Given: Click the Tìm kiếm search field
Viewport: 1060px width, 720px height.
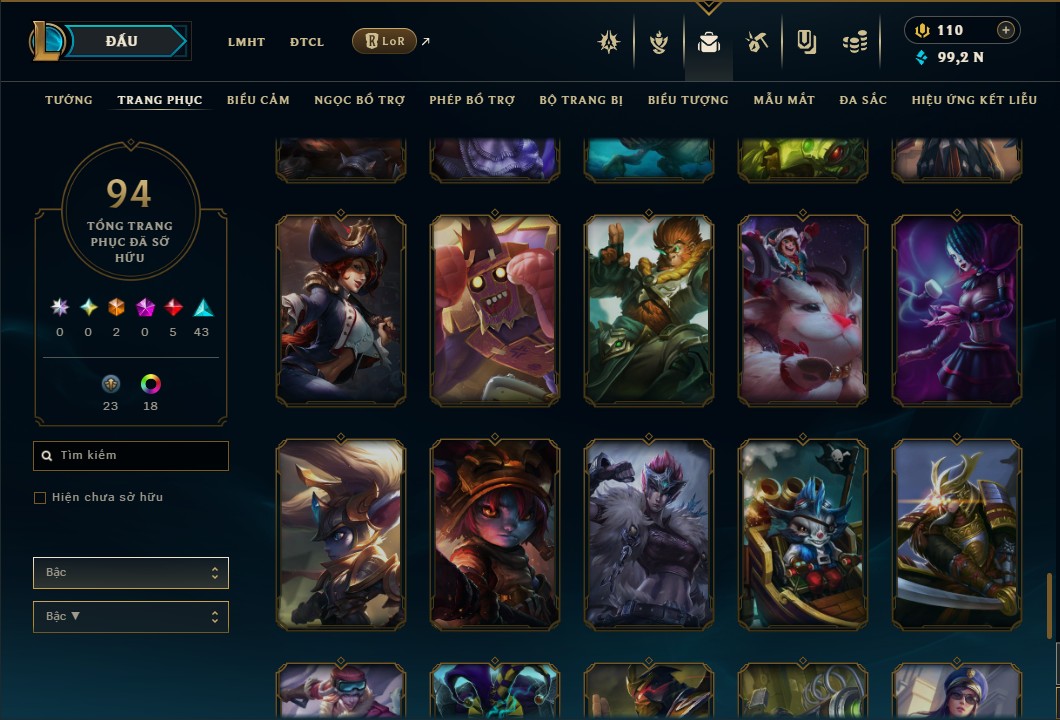Looking at the screenshot, I should pos(131,456).
